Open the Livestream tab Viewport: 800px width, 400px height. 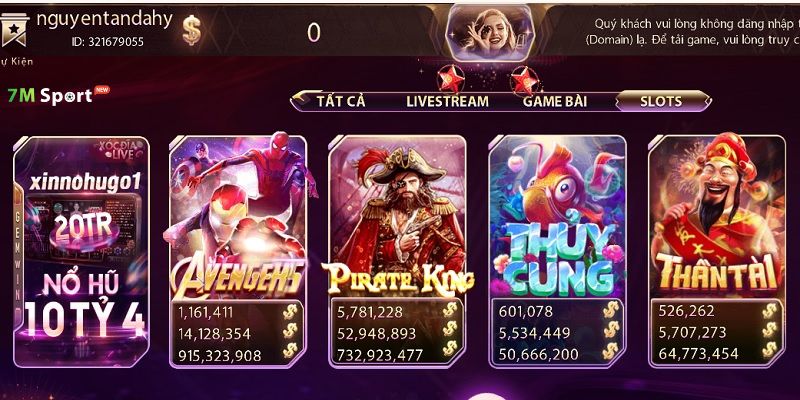pyautogui.click(x=447, y=101)
